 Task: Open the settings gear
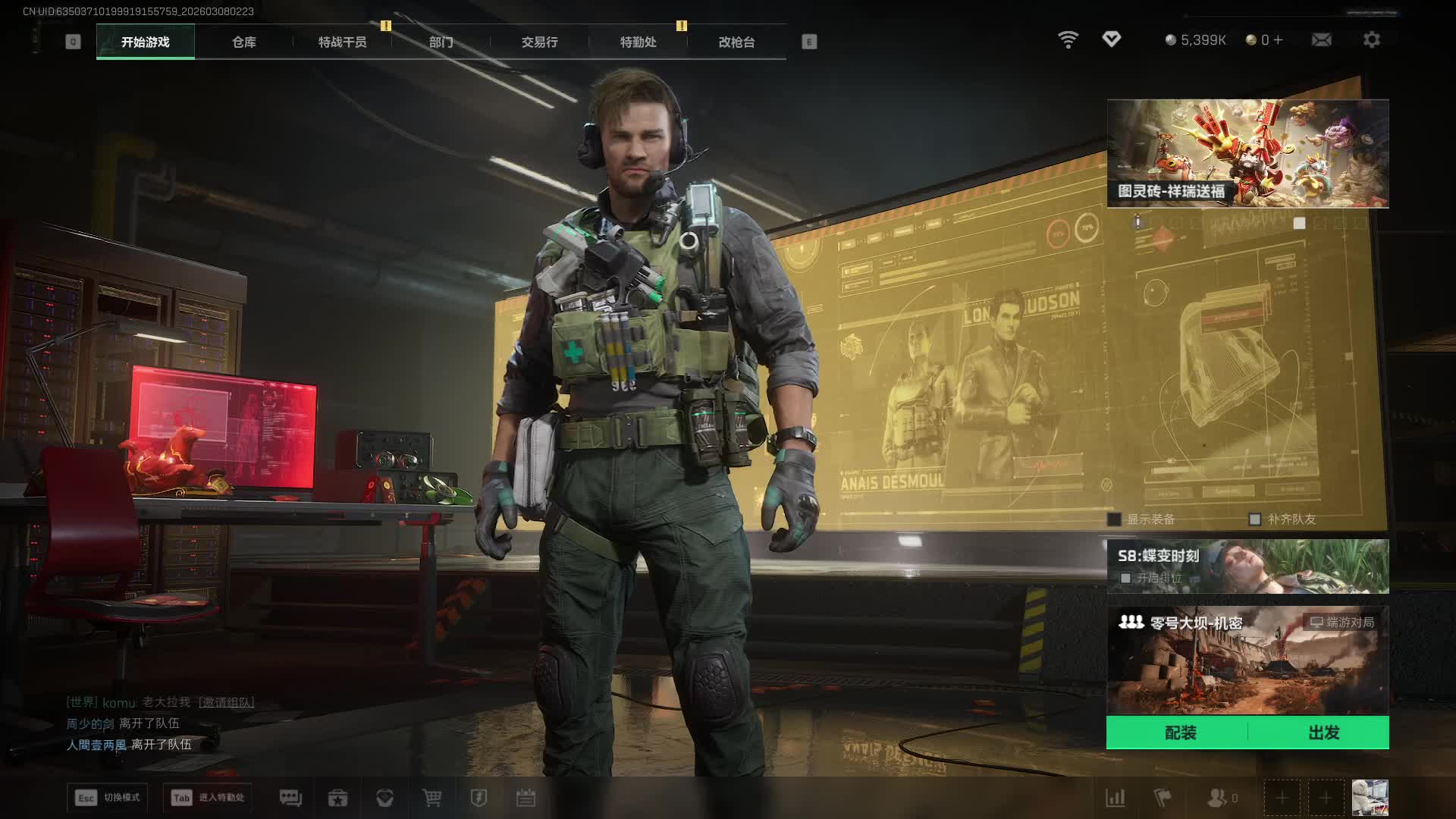1371,40
